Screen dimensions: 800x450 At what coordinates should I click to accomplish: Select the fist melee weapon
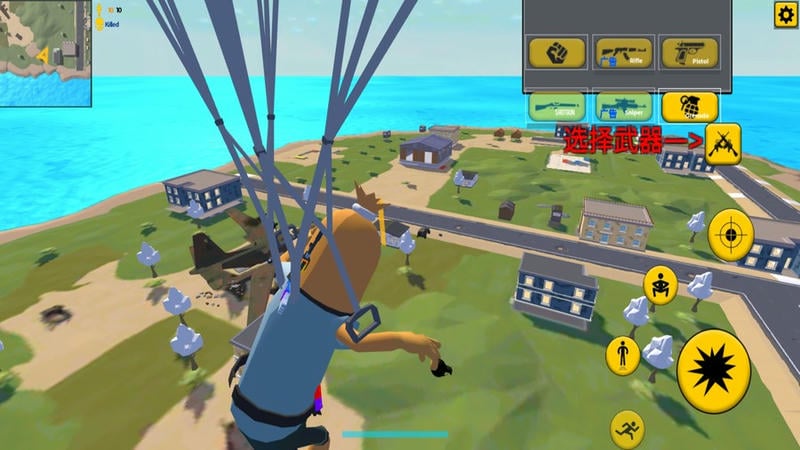(x=557, y=52)
